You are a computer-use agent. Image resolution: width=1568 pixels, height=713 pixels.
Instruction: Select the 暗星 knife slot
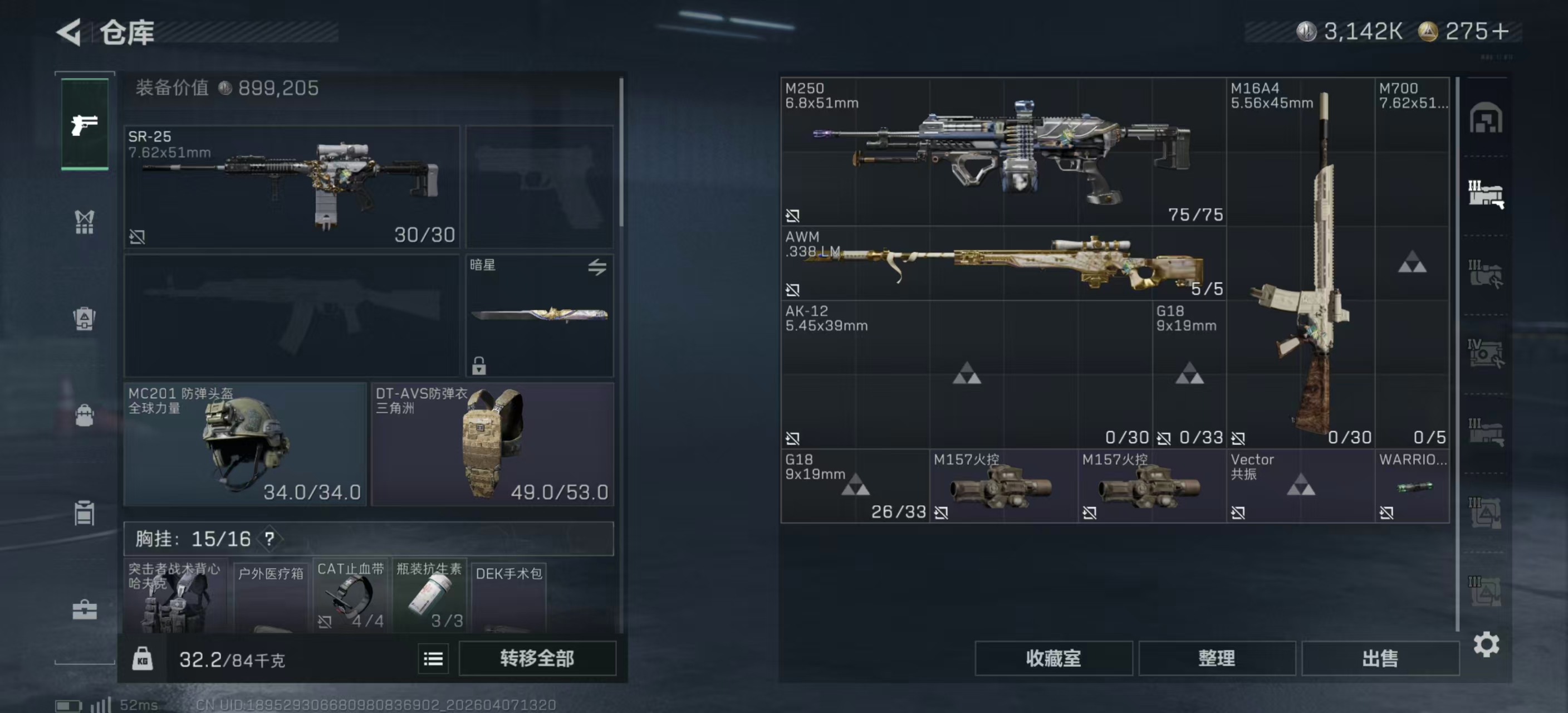[540, 315]
